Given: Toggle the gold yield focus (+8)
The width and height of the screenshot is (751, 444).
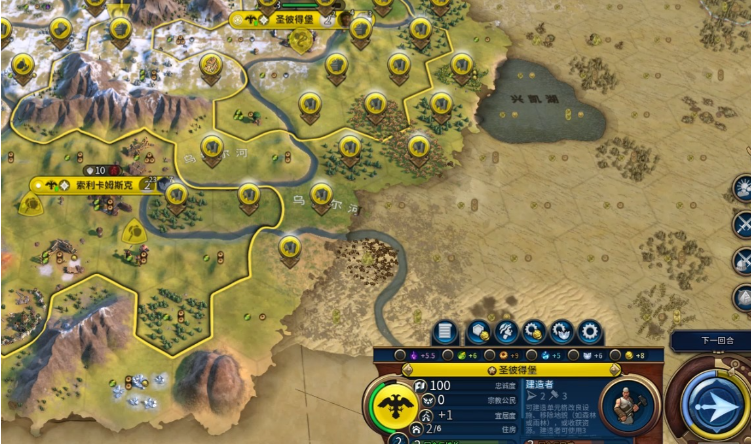Looking at the screenshot, I should click(x=631, y=355).
